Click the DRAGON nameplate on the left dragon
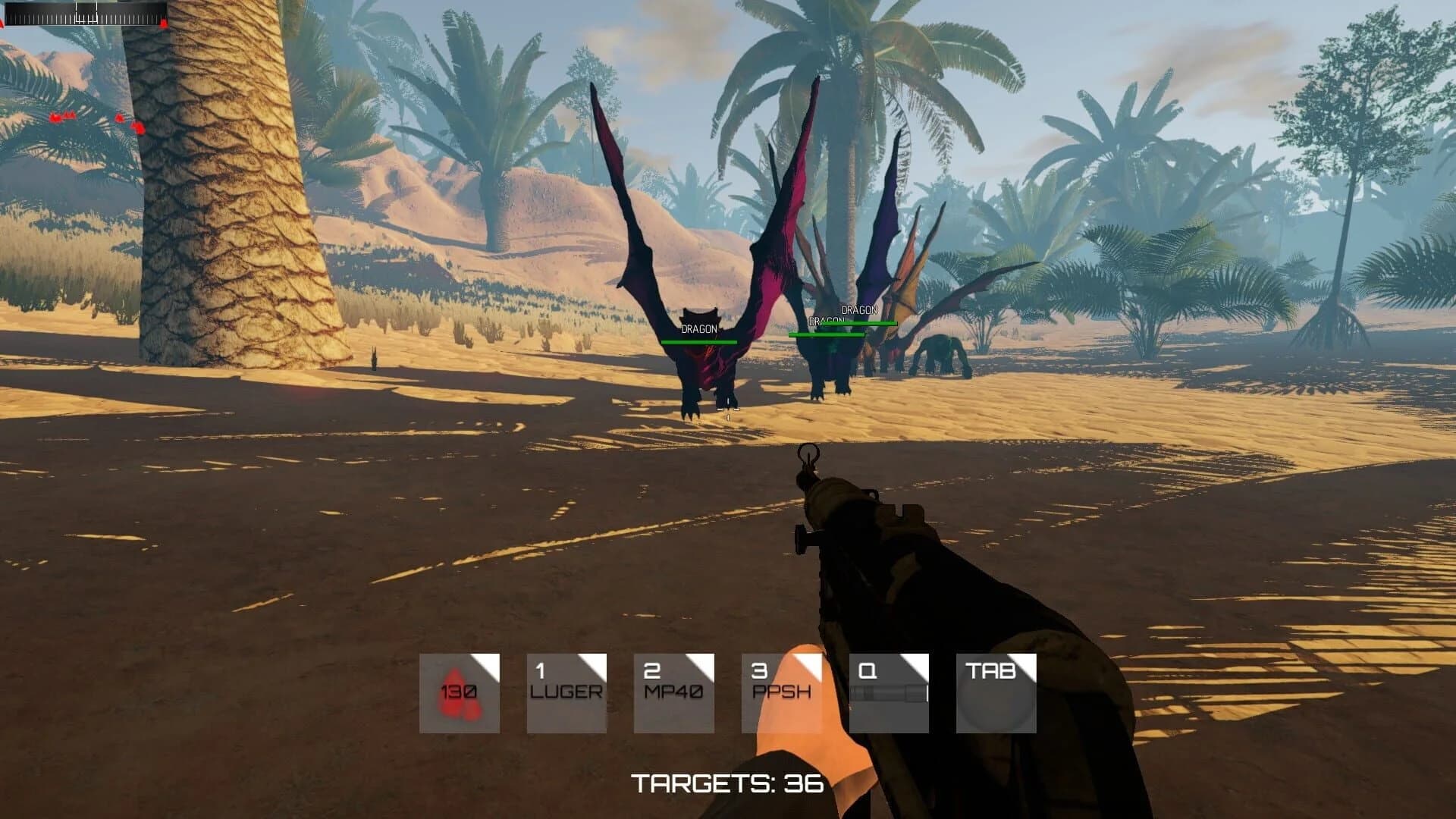The height and width of the screenshot is (819, 1456). click(698, 330)
